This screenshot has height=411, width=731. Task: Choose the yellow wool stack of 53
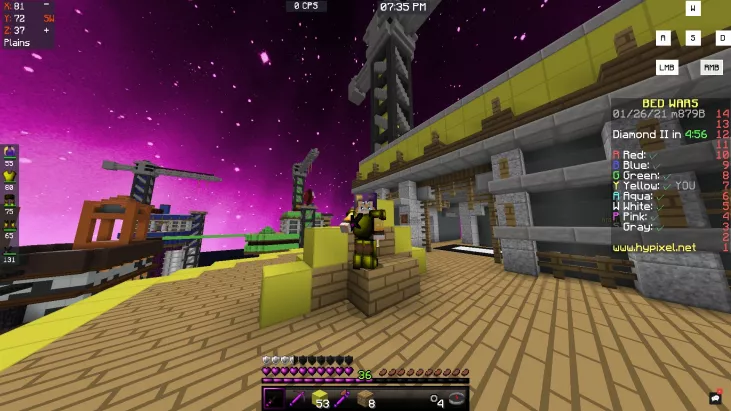click(320, 398)
